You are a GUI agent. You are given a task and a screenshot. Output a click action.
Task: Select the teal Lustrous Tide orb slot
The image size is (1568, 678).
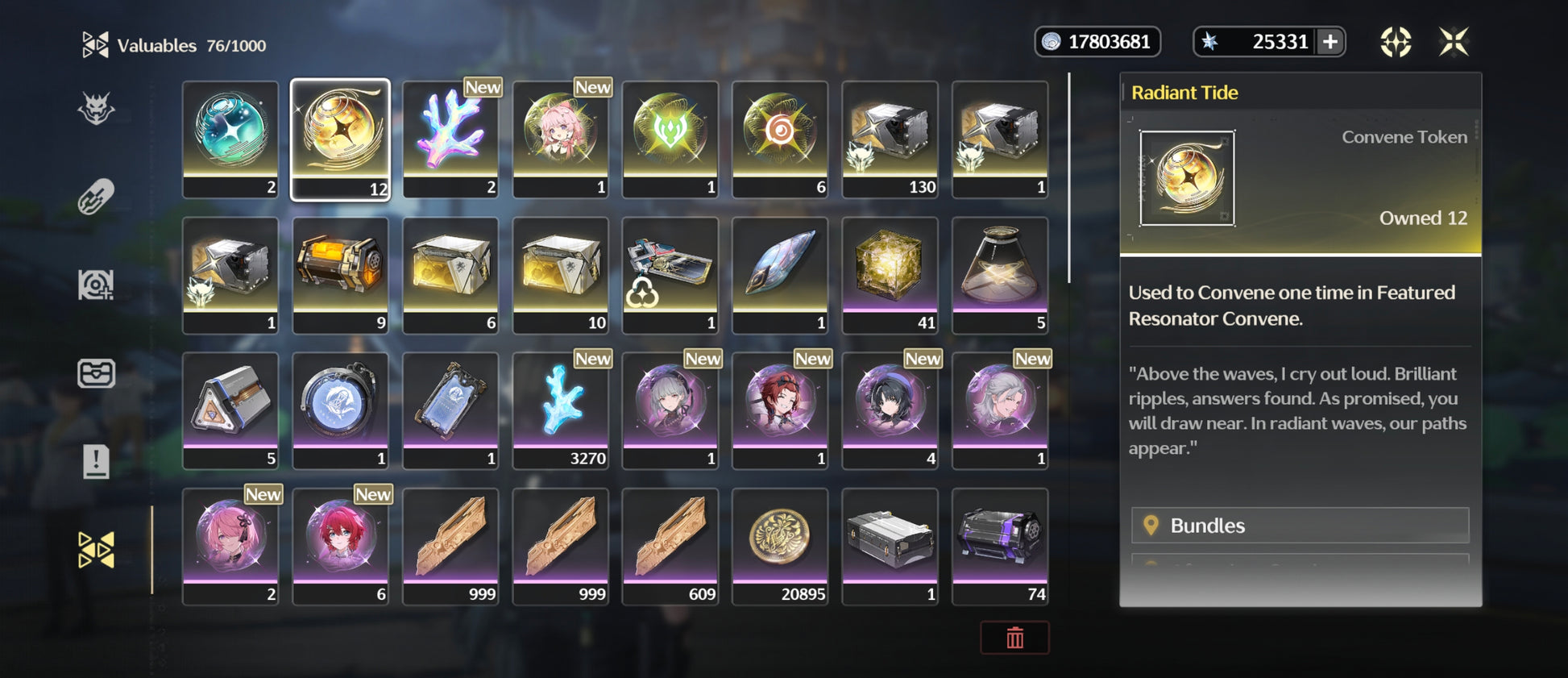coord(230,139)
